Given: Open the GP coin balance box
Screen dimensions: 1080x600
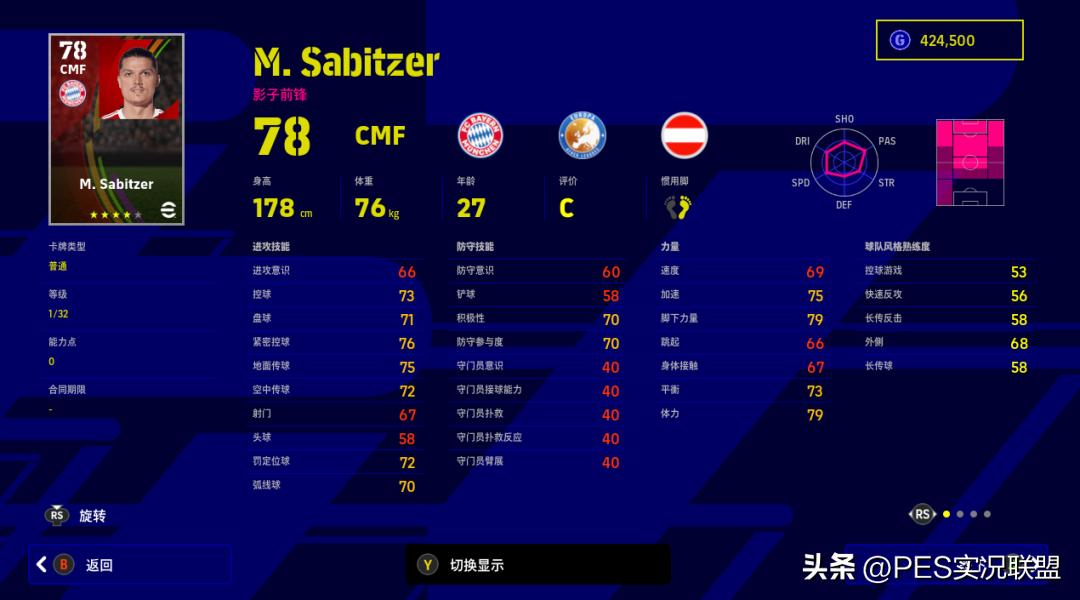Looking at the screenshot, I should [x=950, y=40].
